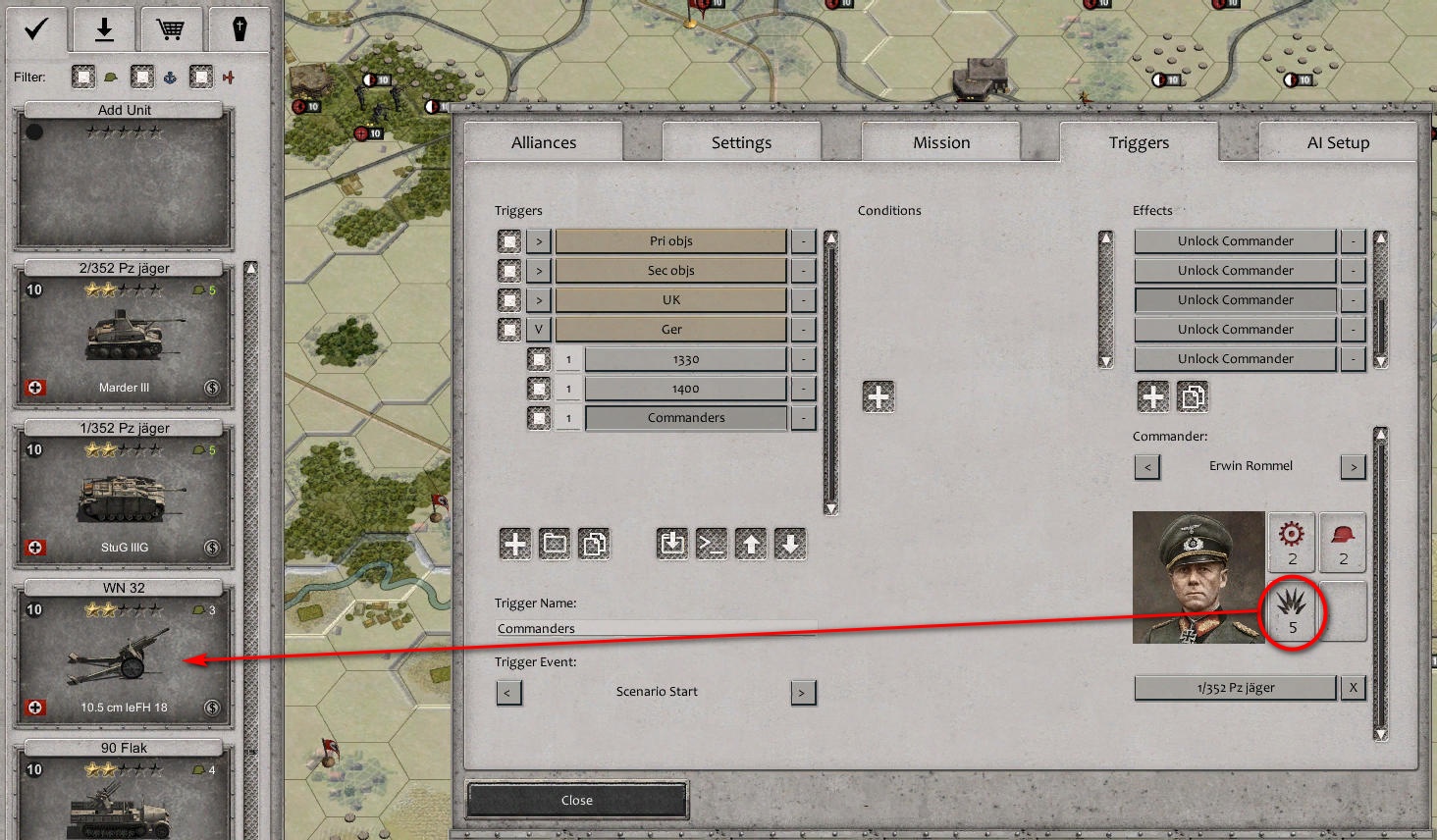Check the aircraft filter box
This screenshot has width=1437, height=840.
point(200,77)
